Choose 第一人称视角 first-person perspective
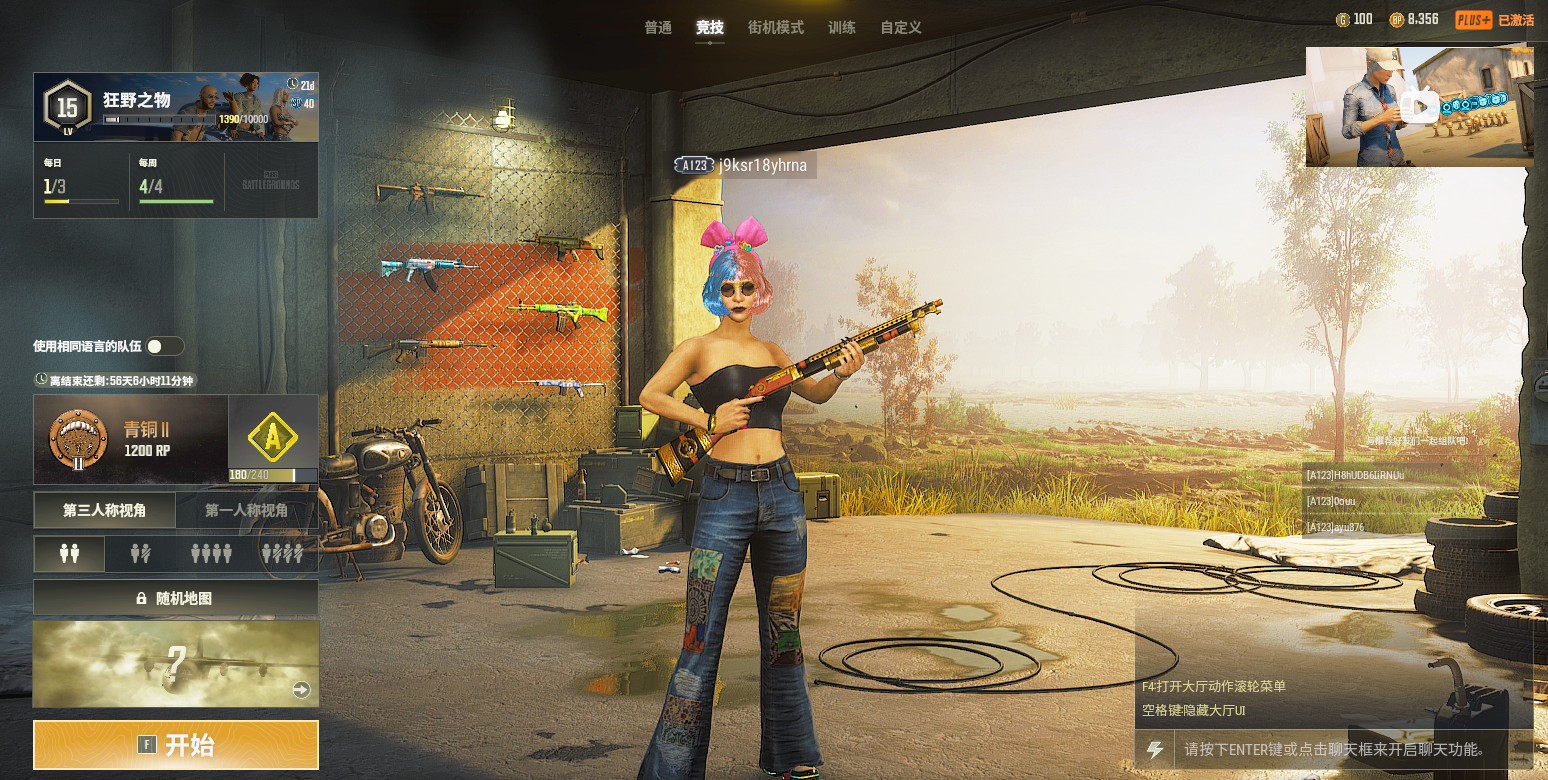Screen dimensions: 1548x780 (247, 510)
